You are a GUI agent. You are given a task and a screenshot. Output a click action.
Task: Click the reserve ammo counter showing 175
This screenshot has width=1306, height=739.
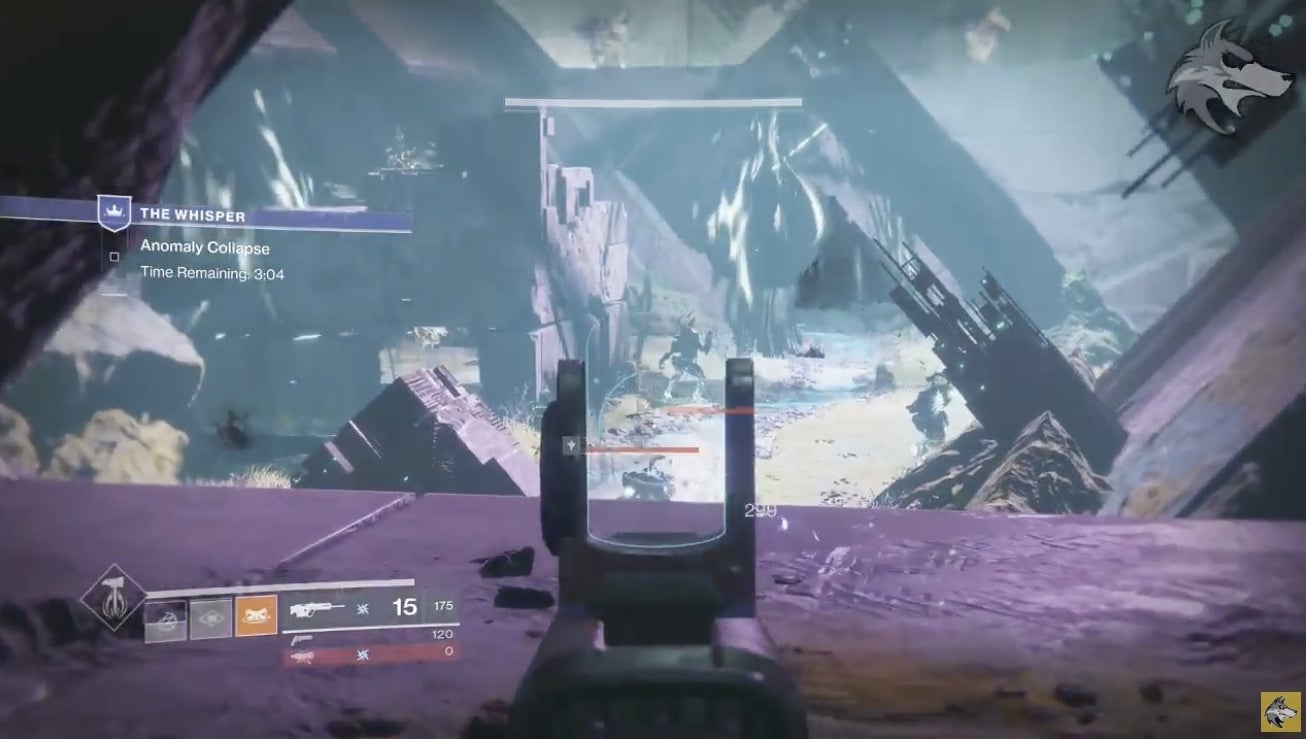pyautogui.click(x=443, y=605)
